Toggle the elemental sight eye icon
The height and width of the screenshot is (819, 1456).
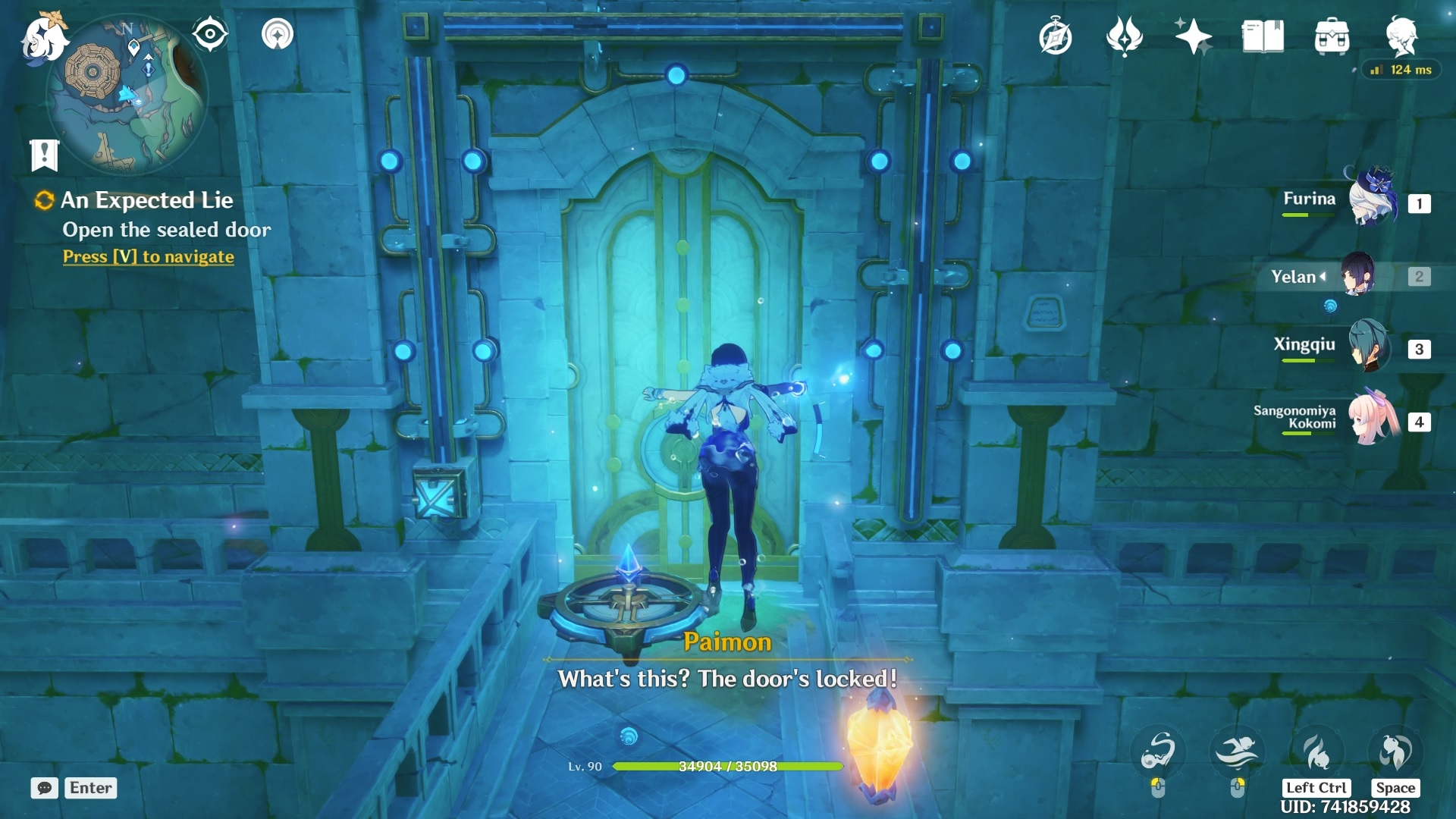click(210, 34)
